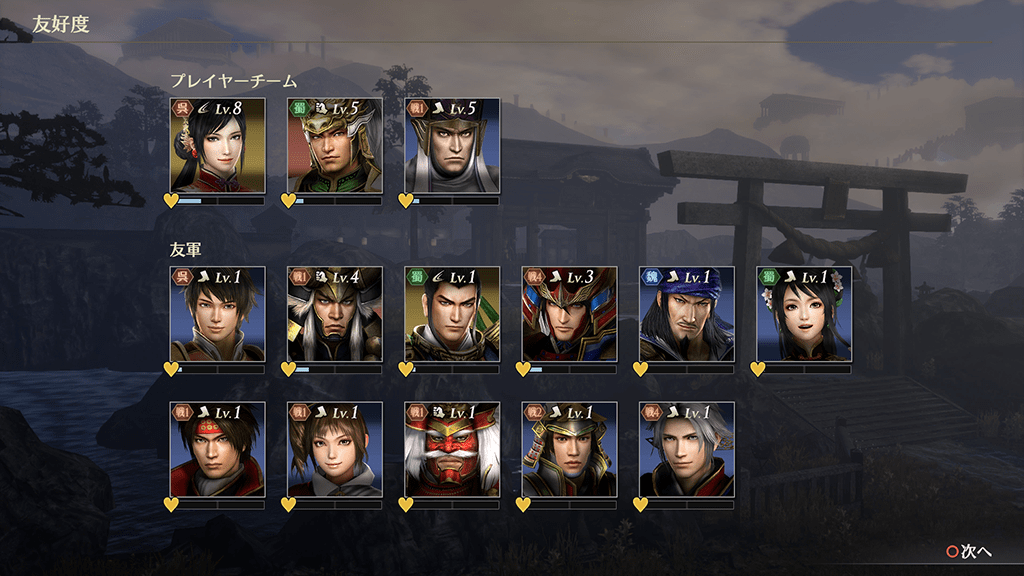Pick the smiling brown-haired young man portrait
This screenshot has height=576, width=1024.
217,314
